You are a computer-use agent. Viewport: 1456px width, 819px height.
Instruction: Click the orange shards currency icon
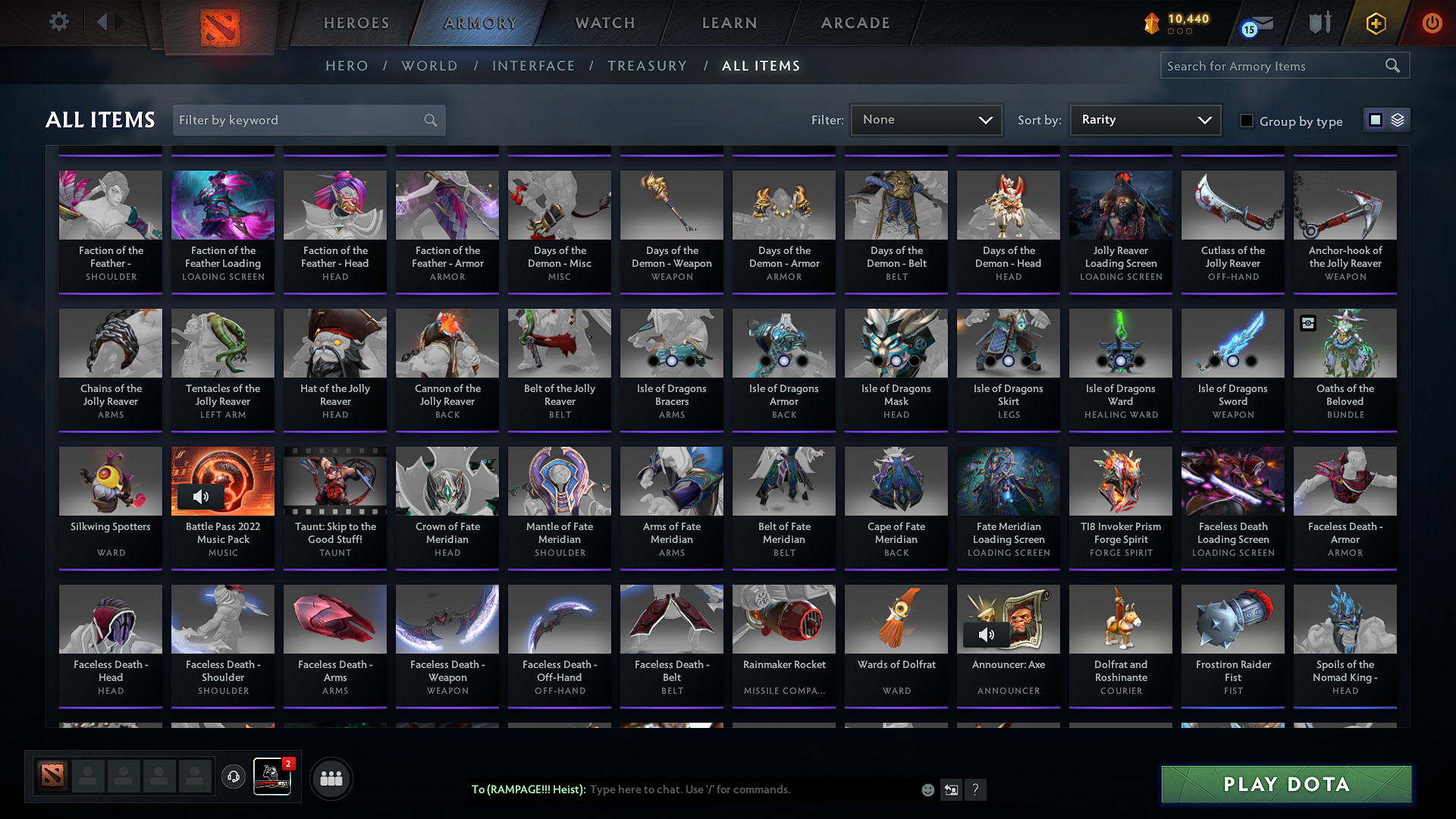[x=1152, y=22]
